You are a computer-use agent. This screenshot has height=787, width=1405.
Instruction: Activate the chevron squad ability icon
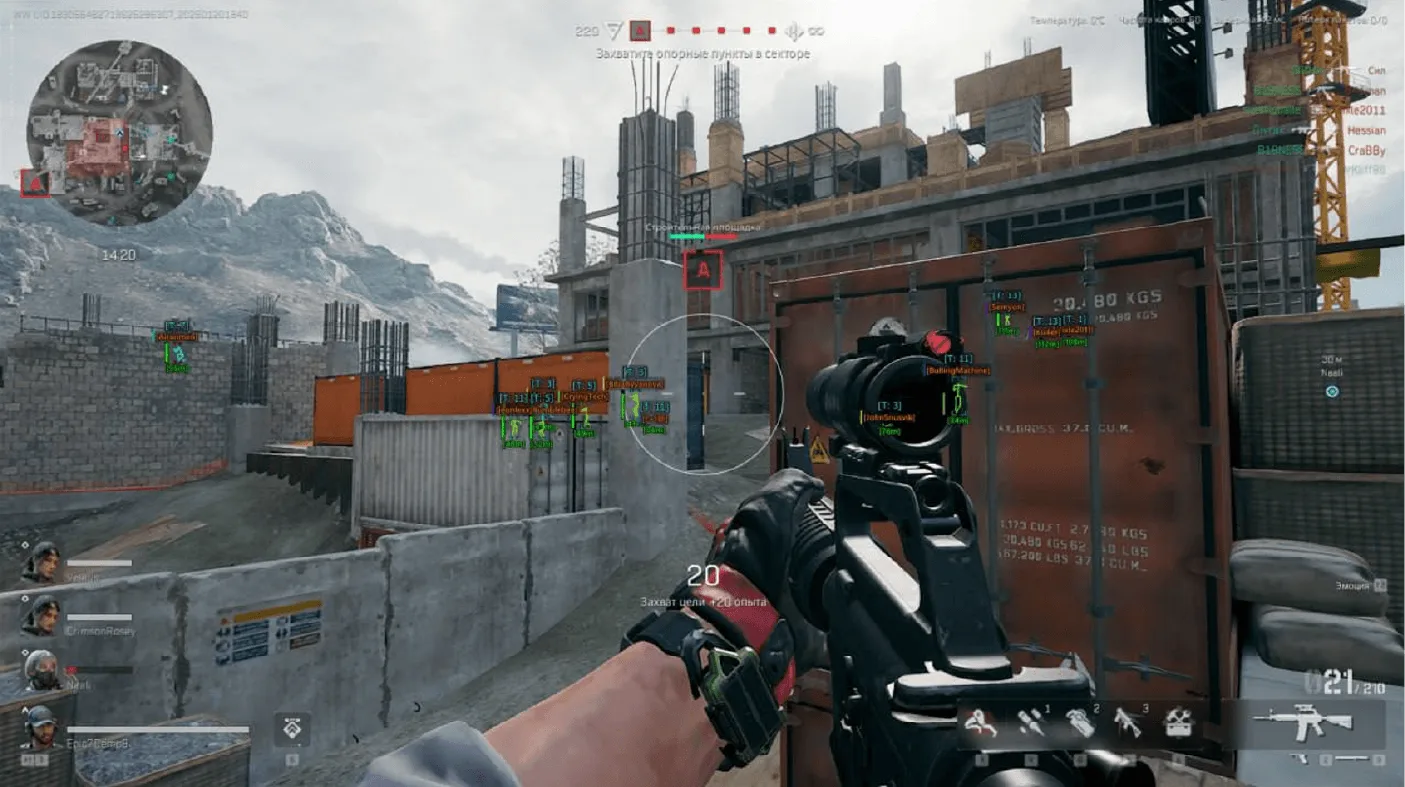coord(291,728)
